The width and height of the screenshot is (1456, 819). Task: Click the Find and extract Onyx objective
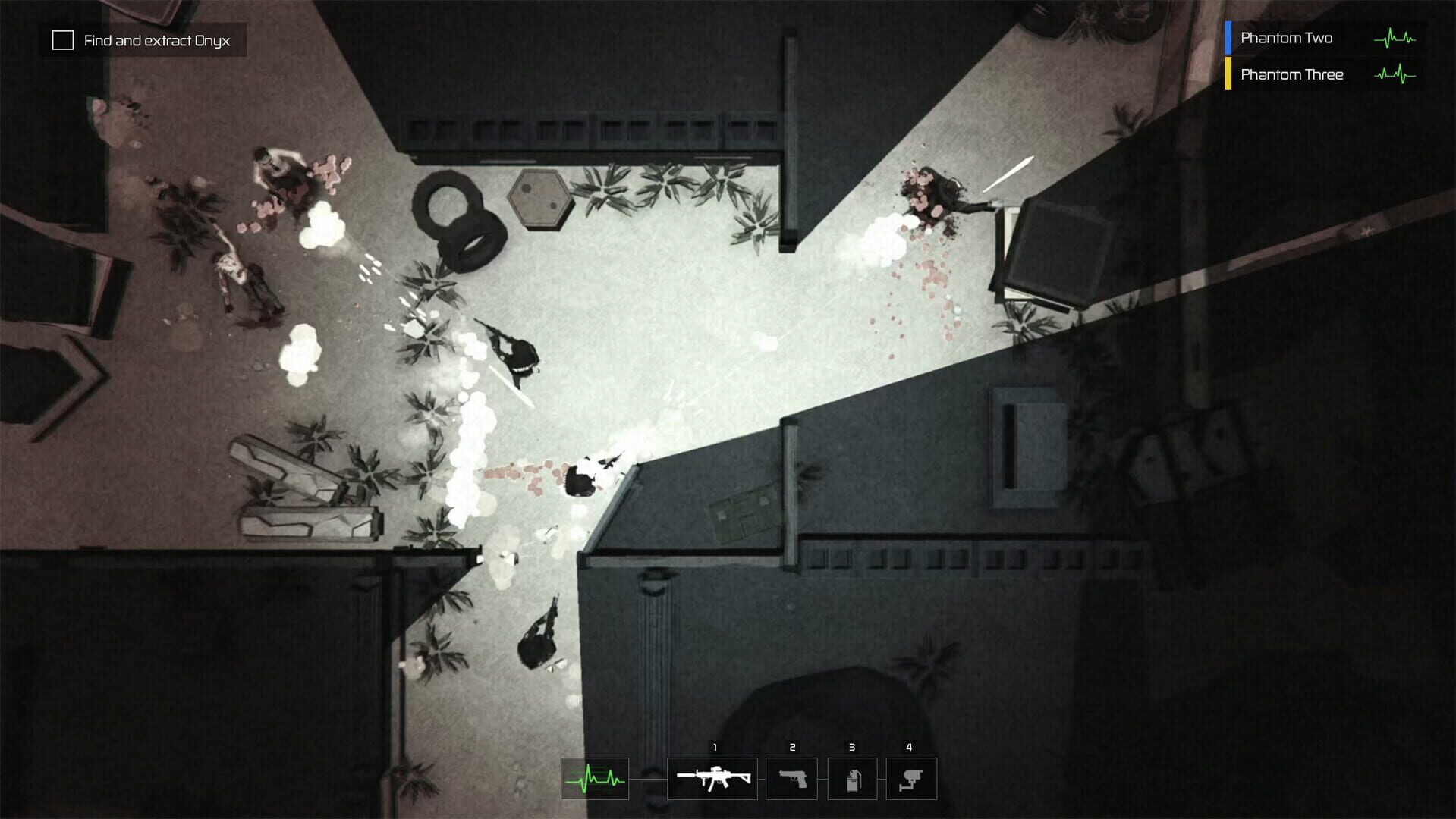point(143,40)
